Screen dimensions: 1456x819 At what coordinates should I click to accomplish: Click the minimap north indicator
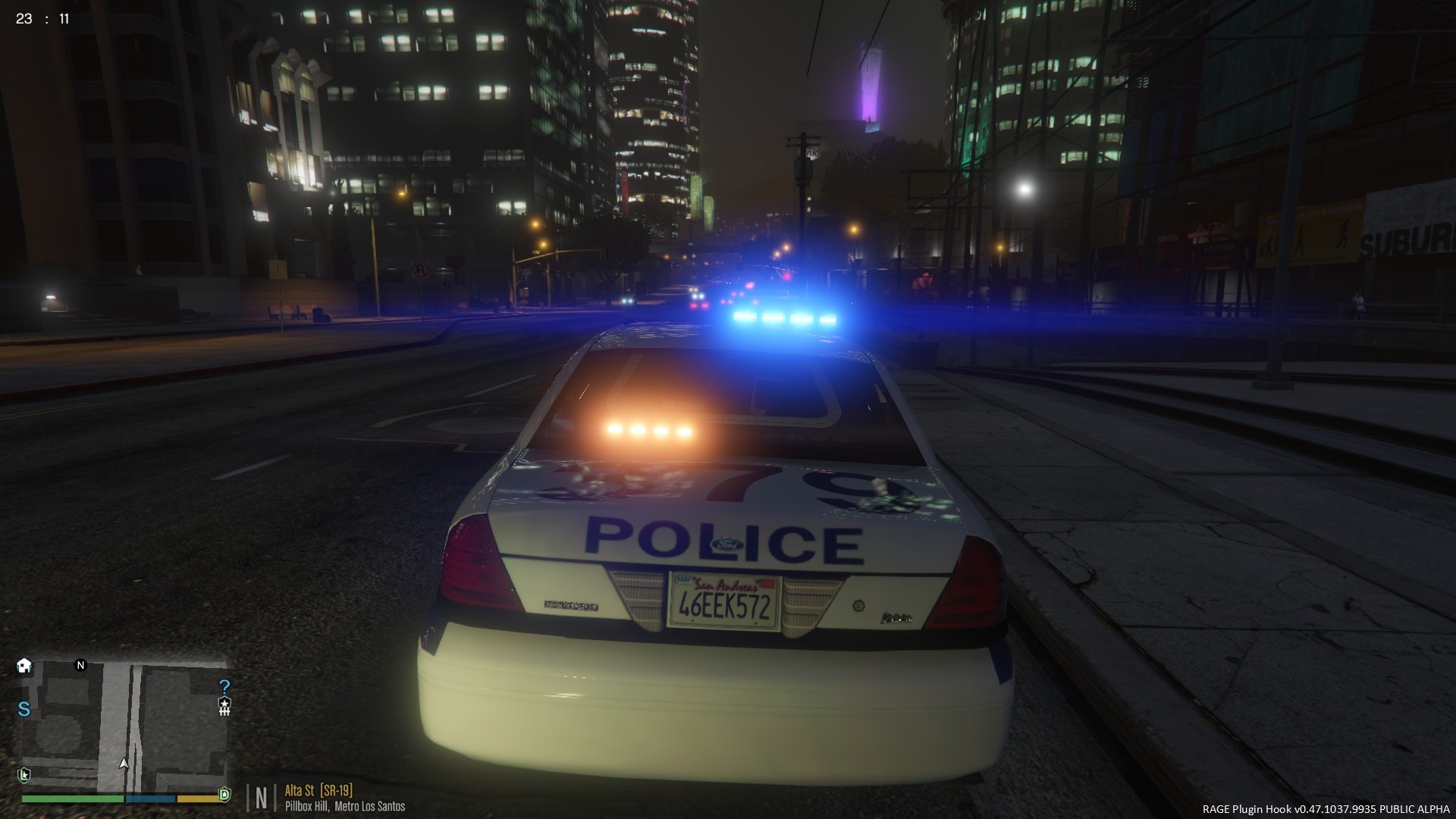click(x=81, y=665)
